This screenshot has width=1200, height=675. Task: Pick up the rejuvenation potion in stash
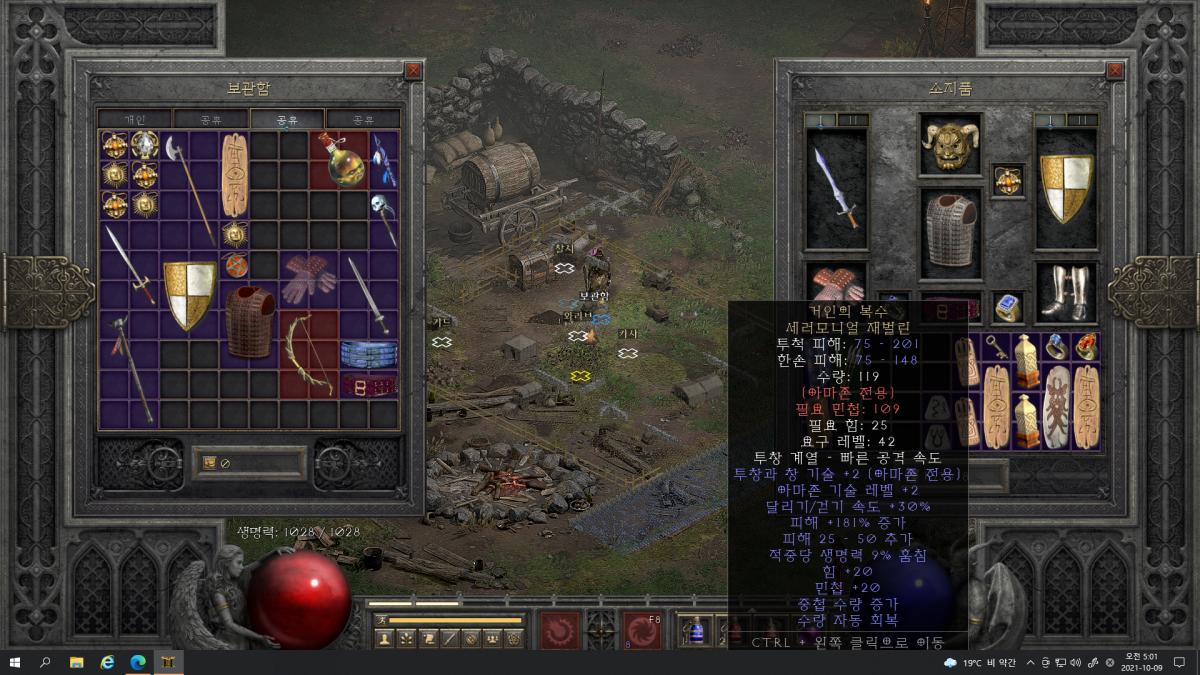point(341,159)
